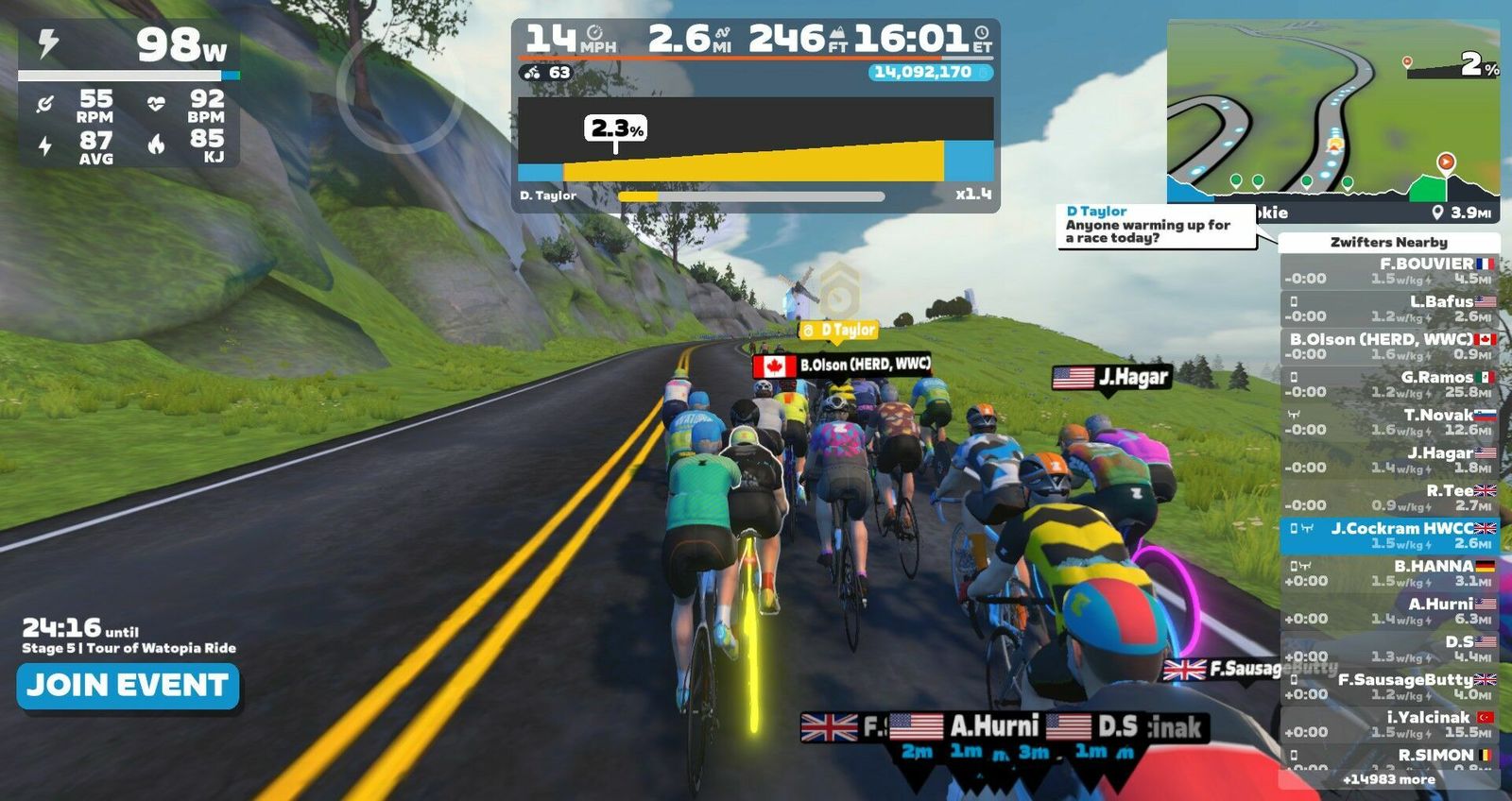Click the power-up ring indicator
The height and width of the screenshot is (801, 1512).
[x=387, y=94]
